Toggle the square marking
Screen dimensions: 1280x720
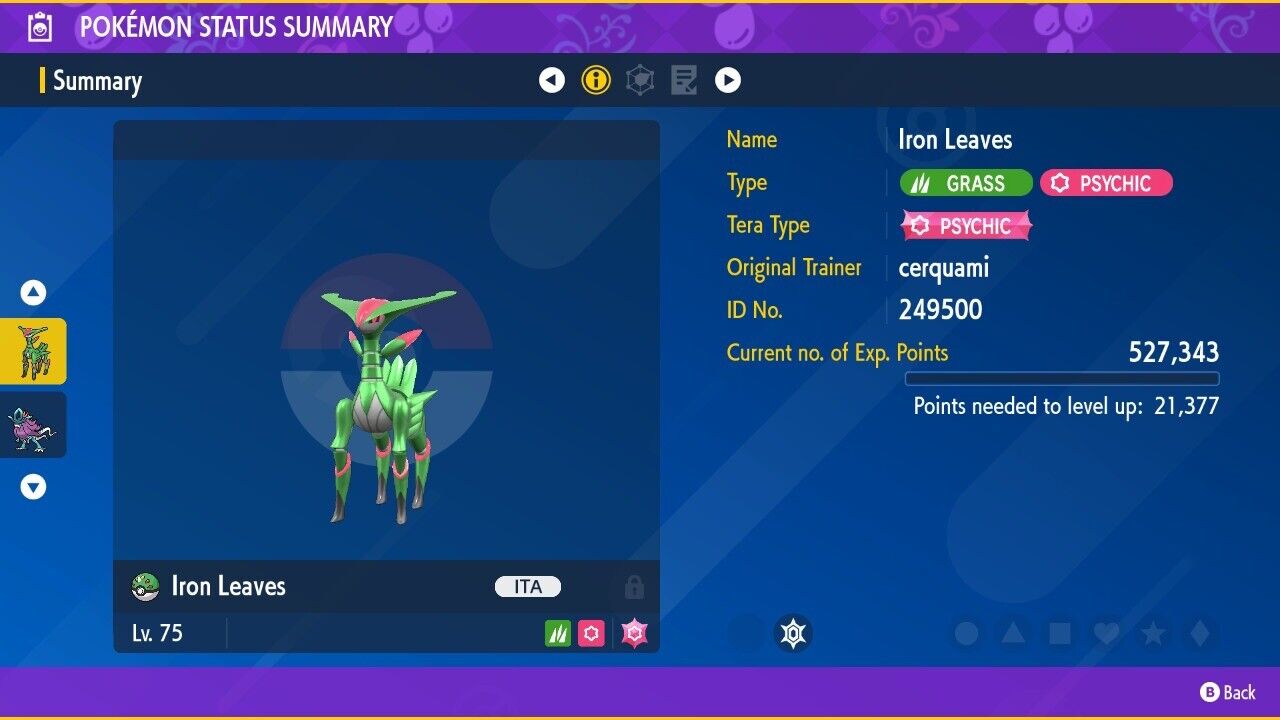(x=1059, y=633)
